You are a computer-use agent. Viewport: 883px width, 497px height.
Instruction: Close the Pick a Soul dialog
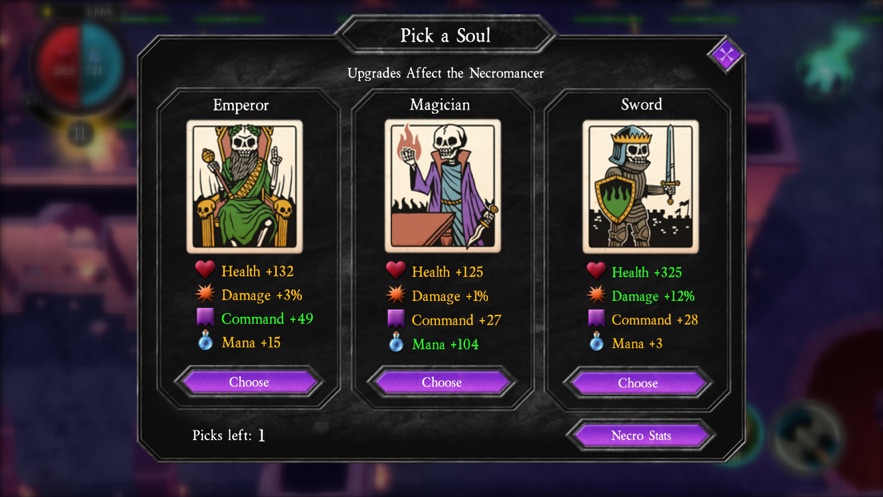click(x=725, y=54)
